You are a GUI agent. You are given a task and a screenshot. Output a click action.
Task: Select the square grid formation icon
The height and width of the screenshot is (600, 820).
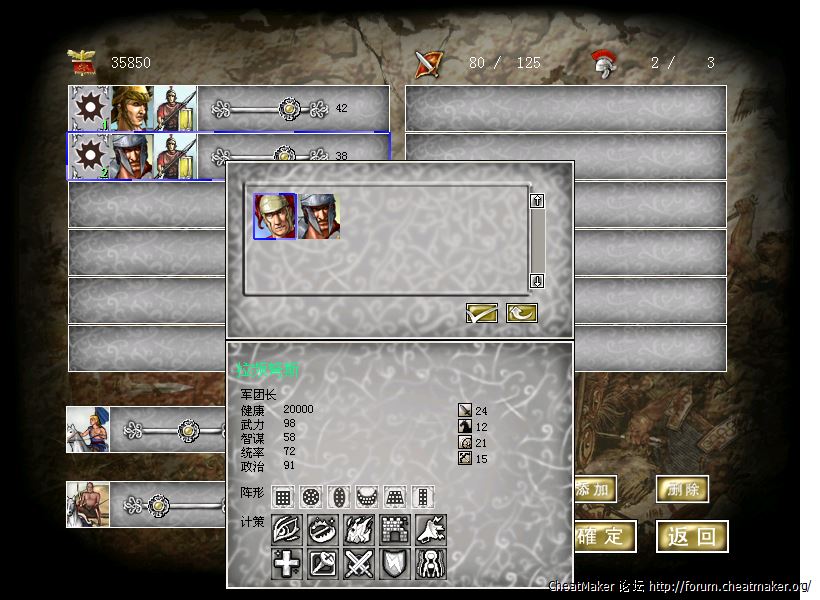[283, 496]
